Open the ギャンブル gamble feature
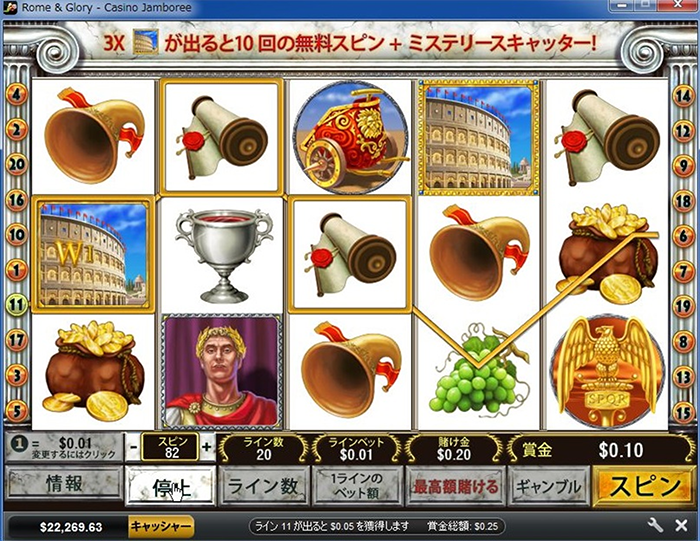 [547, 488]
